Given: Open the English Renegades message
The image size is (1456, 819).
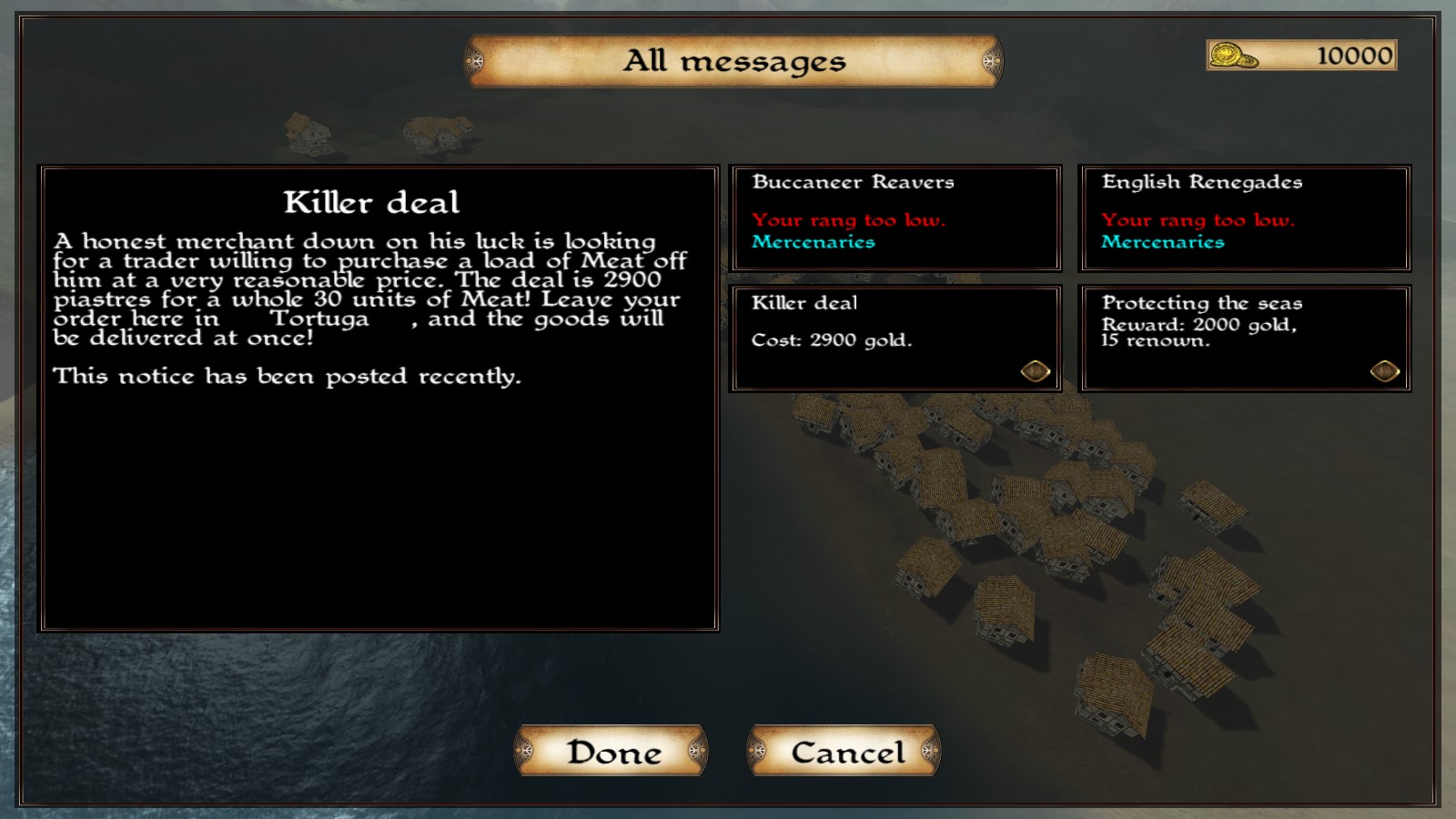Looking at the screenshot, I should 1245,218.
